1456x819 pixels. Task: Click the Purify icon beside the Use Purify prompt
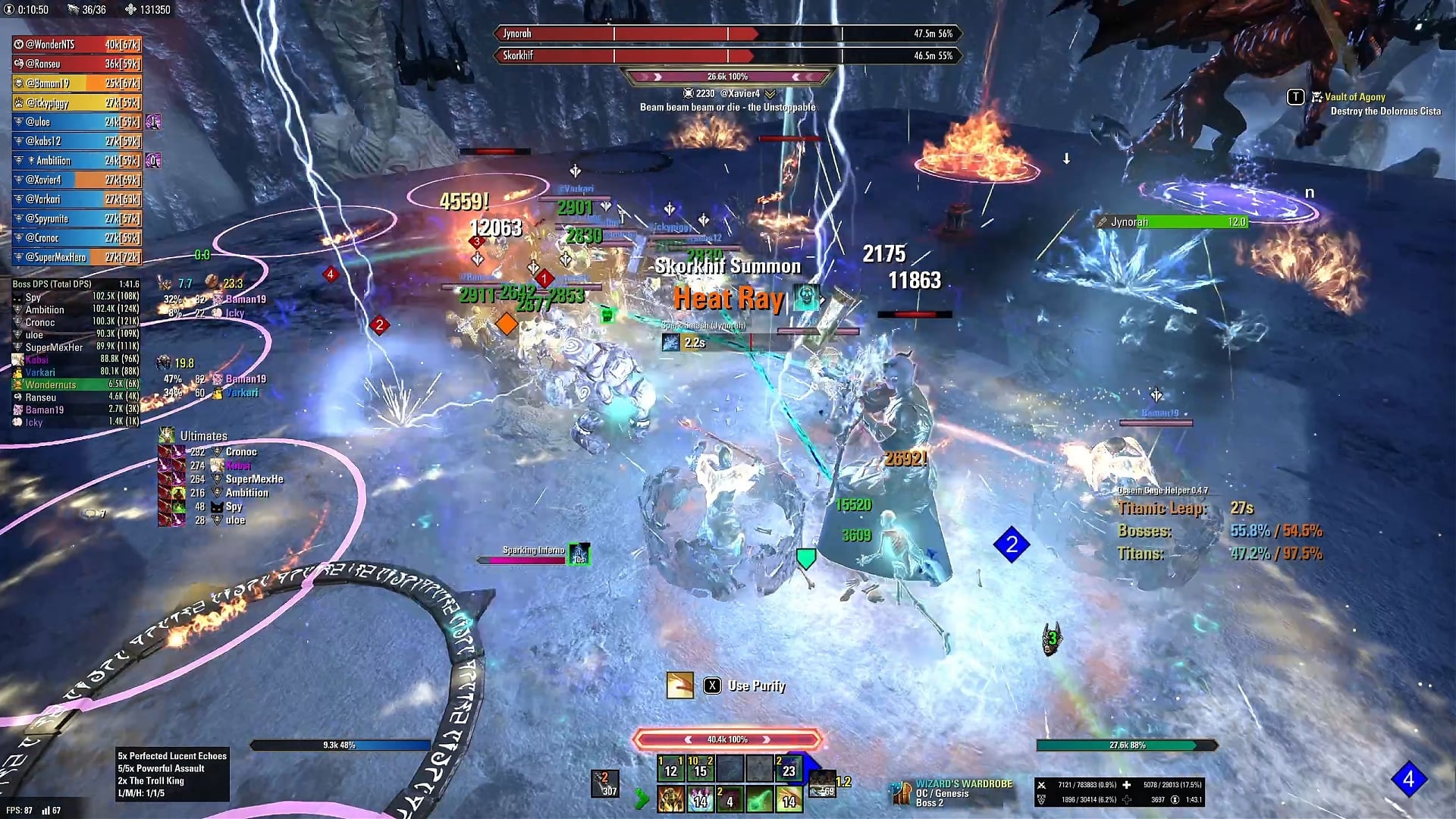click(x=679, y=685)
